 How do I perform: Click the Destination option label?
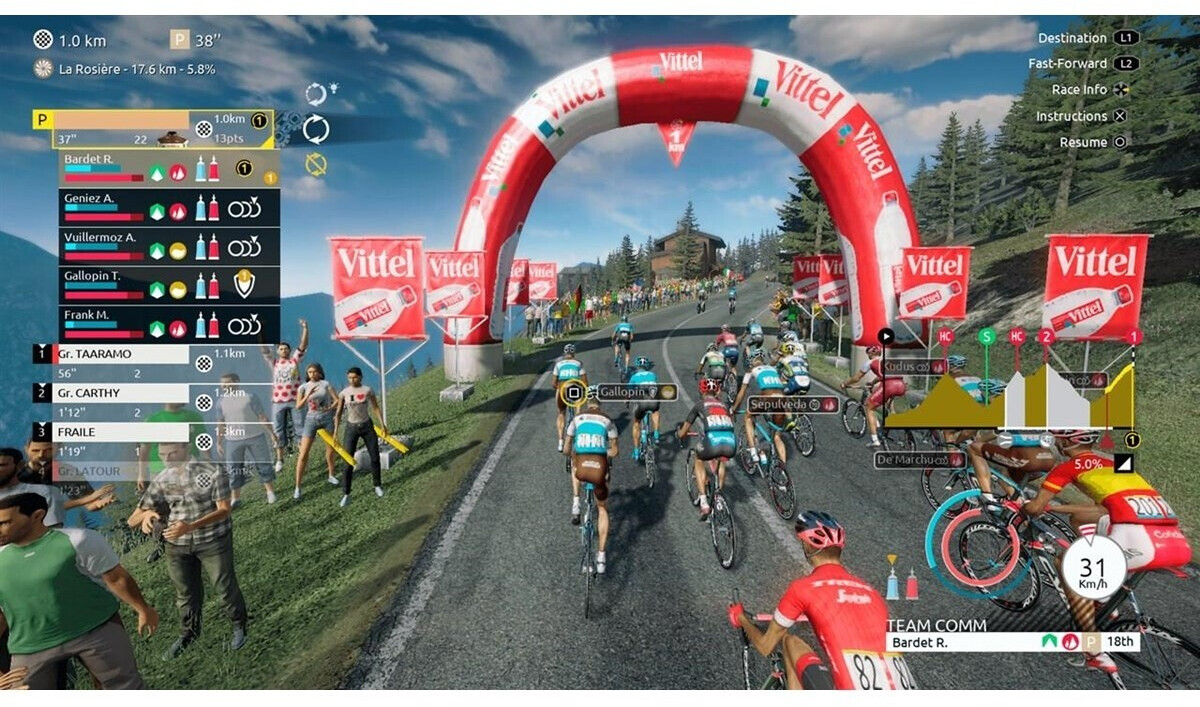click(x=1071, y=38)
